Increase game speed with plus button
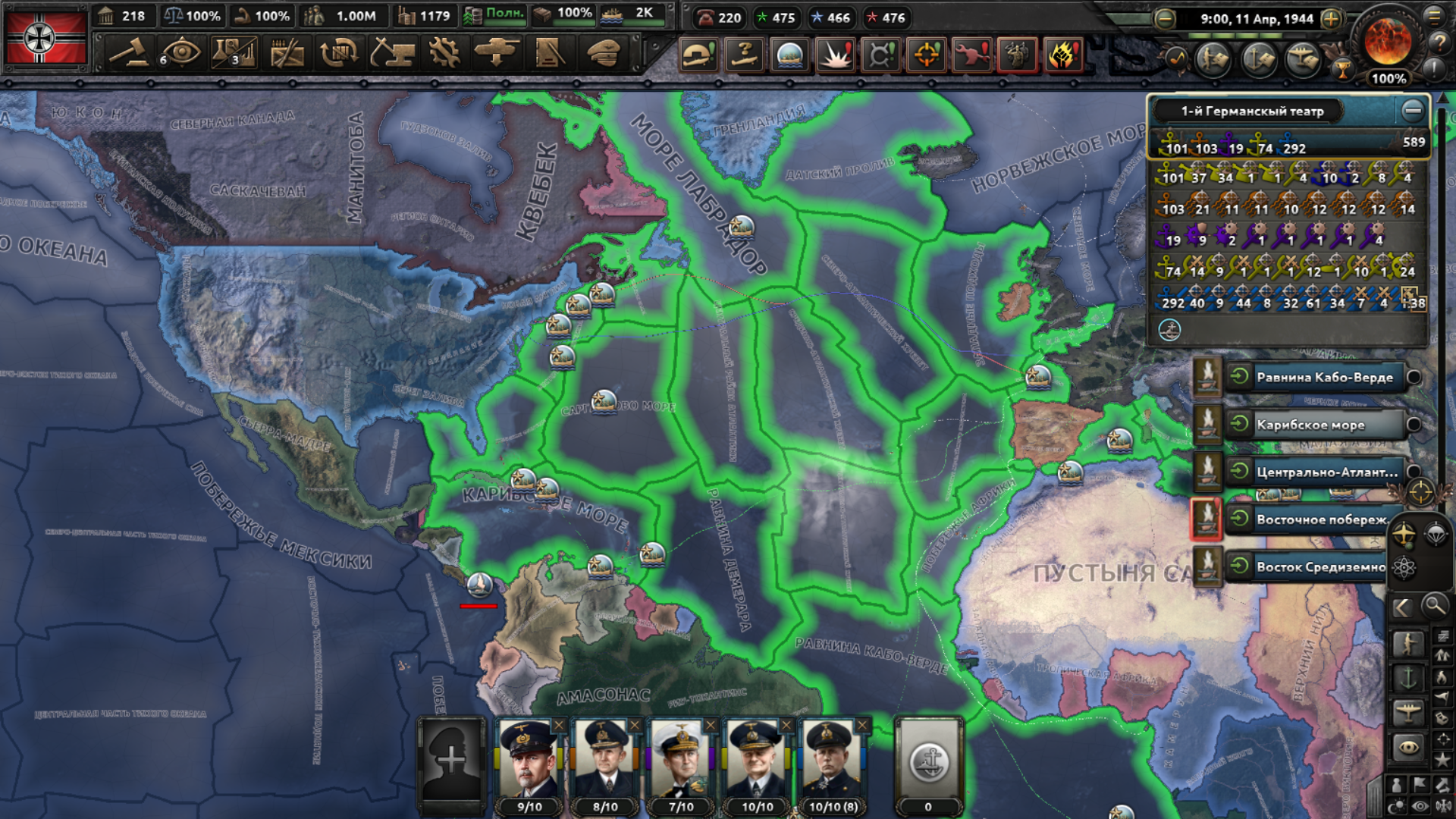 pyautogui.click(x=1331, y=19)
